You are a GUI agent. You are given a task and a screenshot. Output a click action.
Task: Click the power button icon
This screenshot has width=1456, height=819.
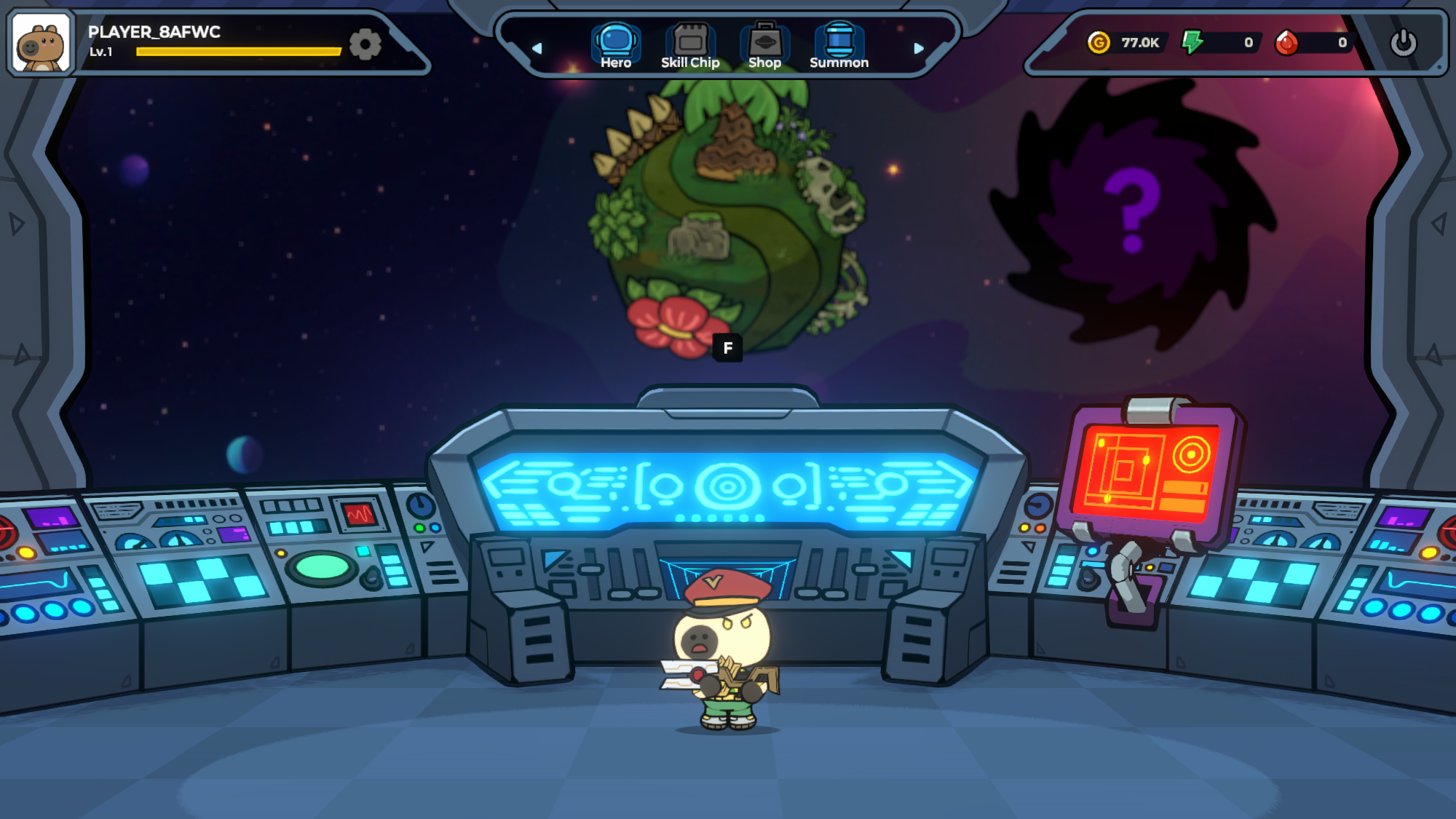tap(1403, 43)
